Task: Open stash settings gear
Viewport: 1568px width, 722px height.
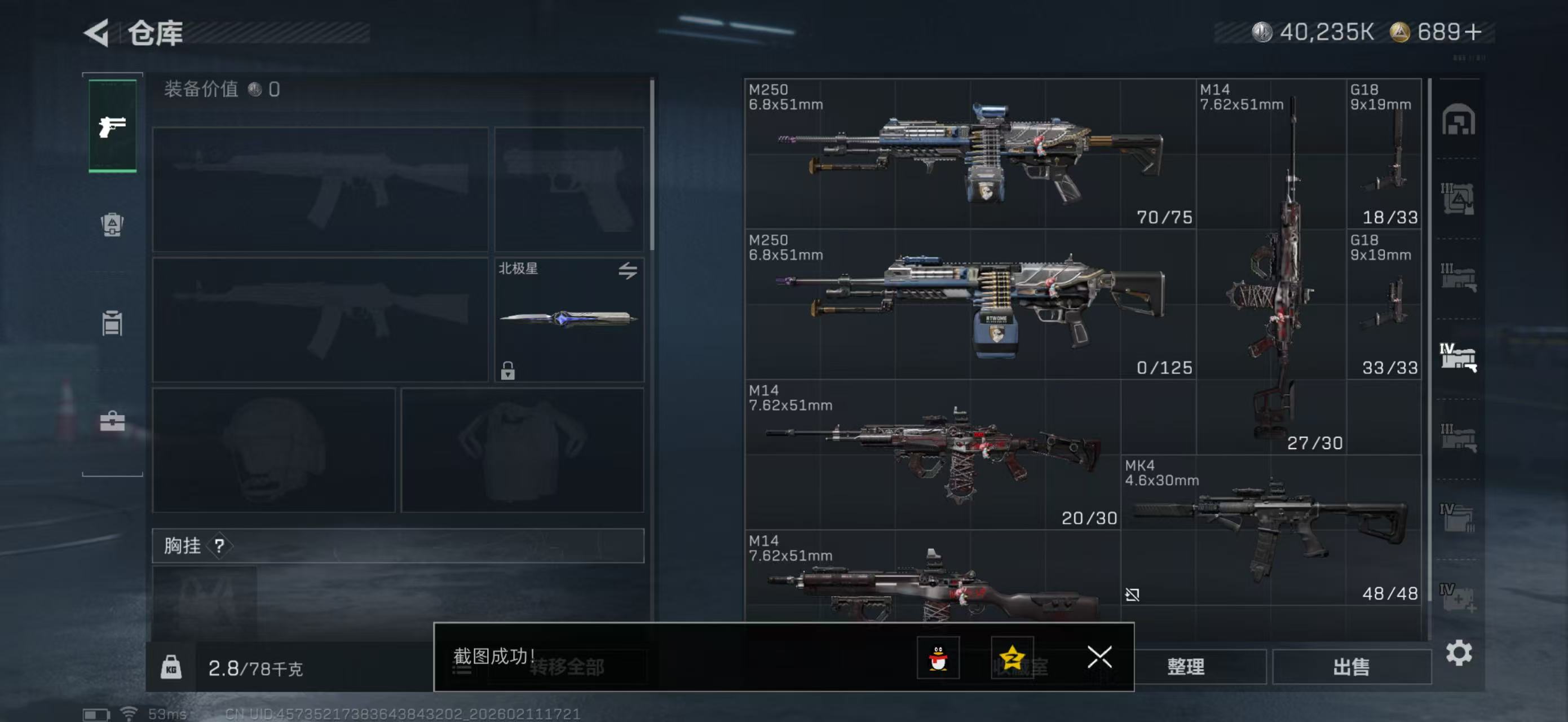Action: (x=1459, y=653)
